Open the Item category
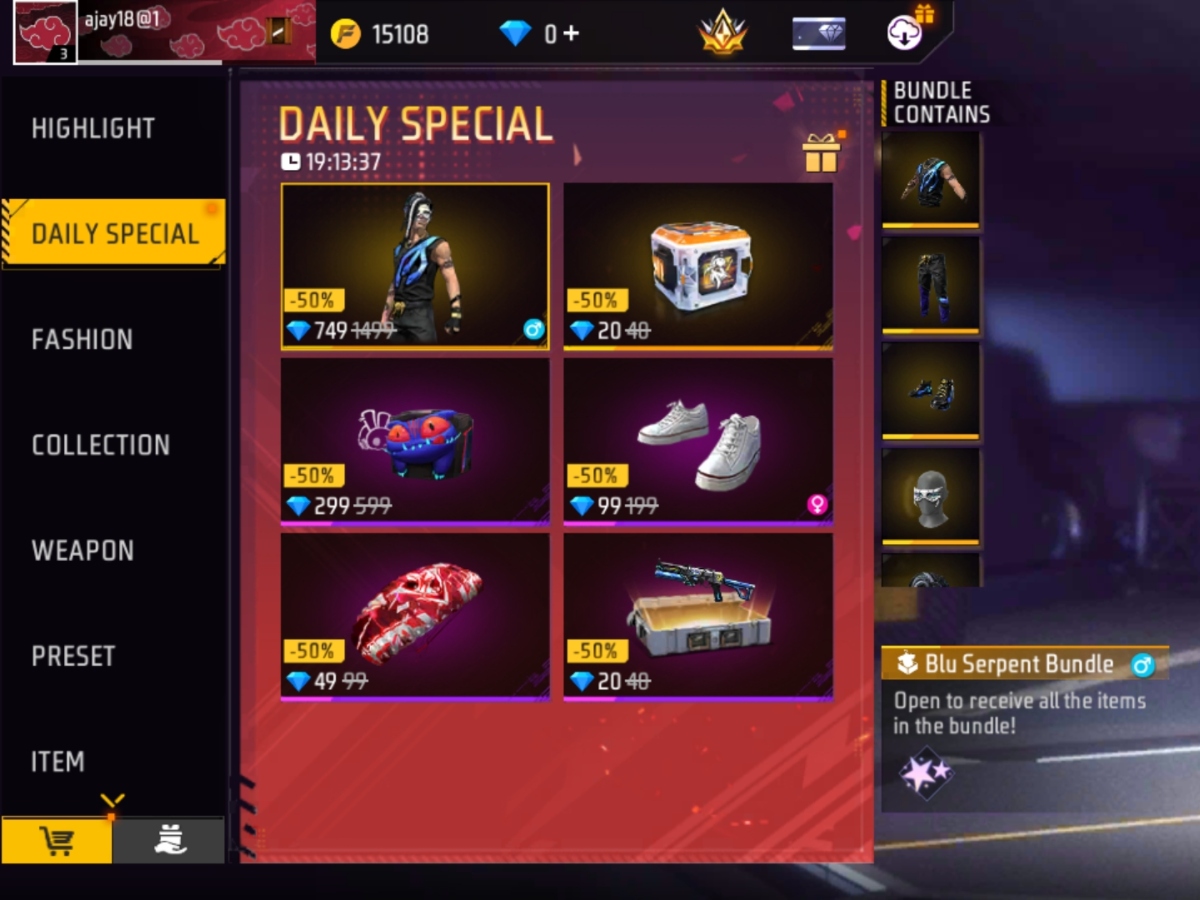The width and height of the screenshot is (1200, 900). click(58, 762)
